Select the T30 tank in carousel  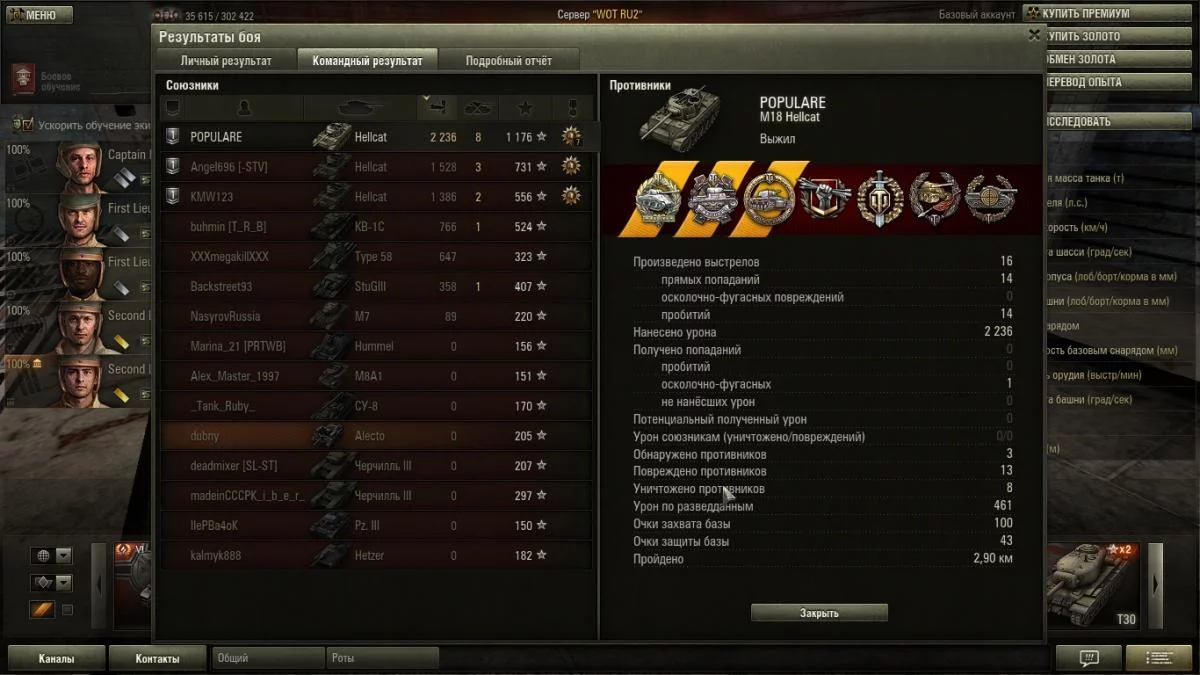coord(1092,587)
